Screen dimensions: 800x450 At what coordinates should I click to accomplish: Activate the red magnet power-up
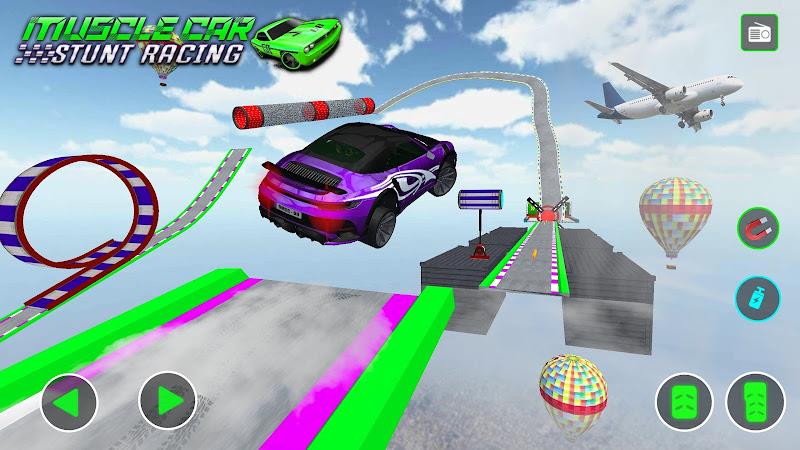pos(757,228)
